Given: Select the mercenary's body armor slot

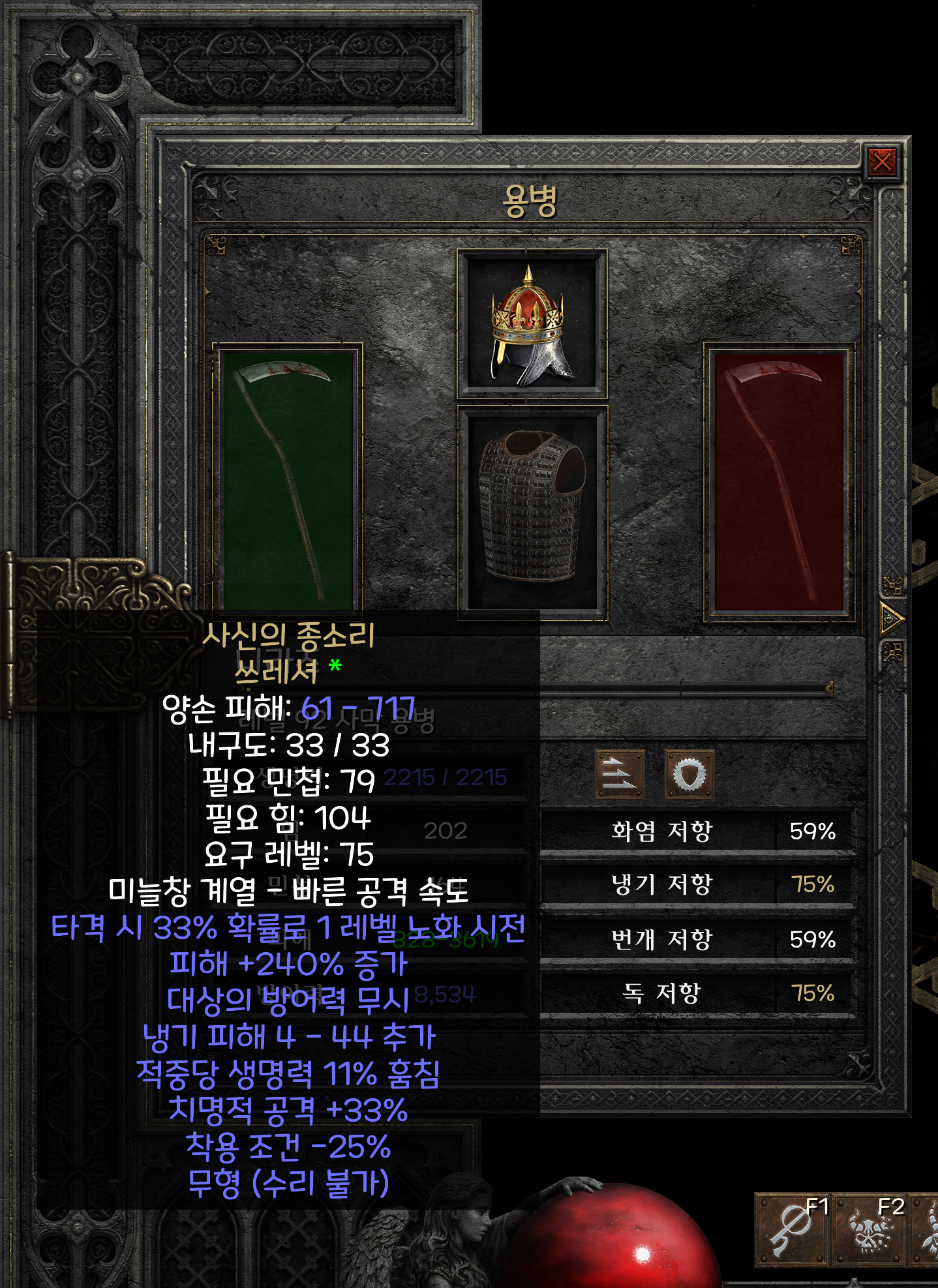Looking at the screenshot, I should 532,507.
